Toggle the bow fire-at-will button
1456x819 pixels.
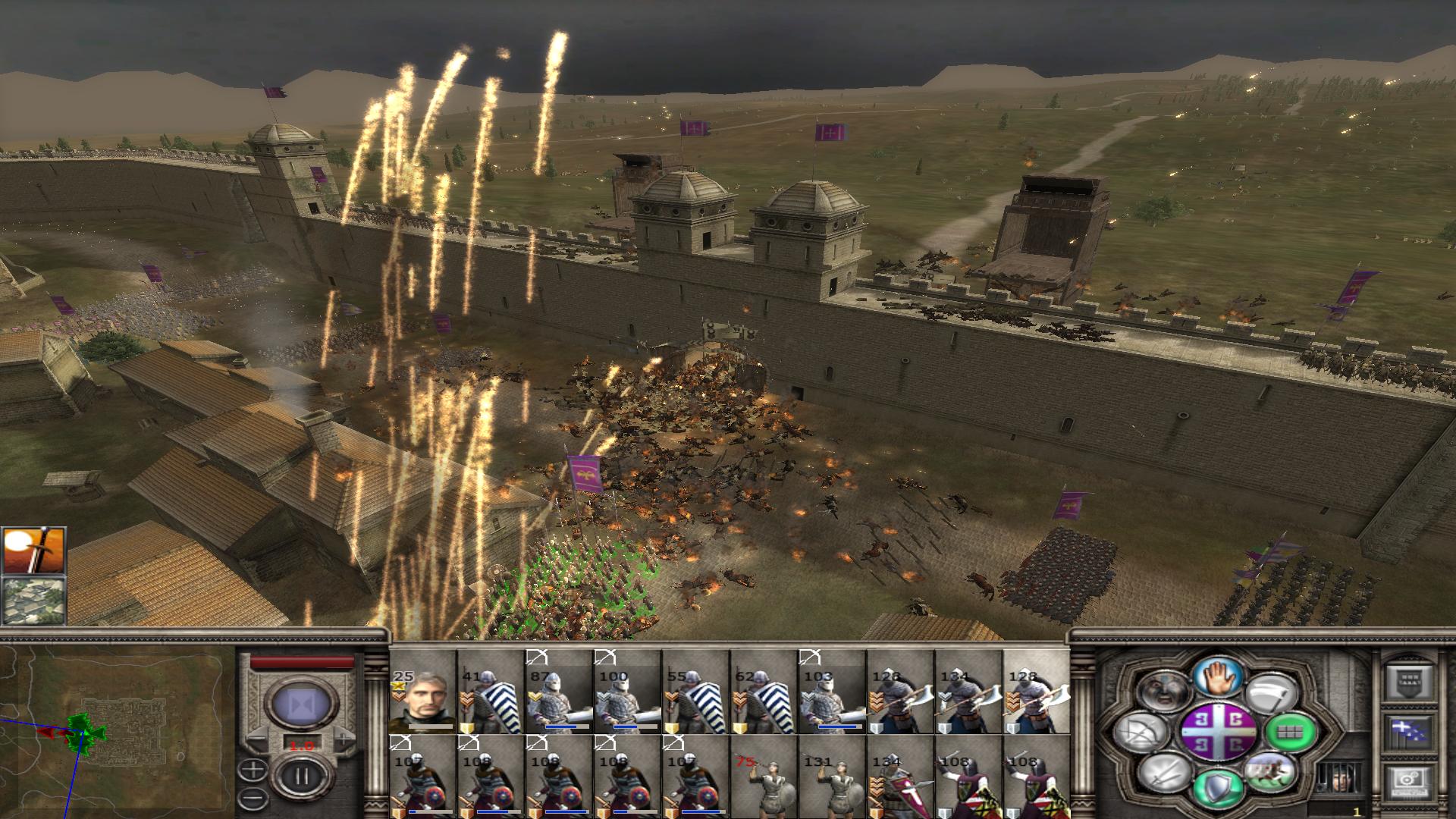[1143, 733]
